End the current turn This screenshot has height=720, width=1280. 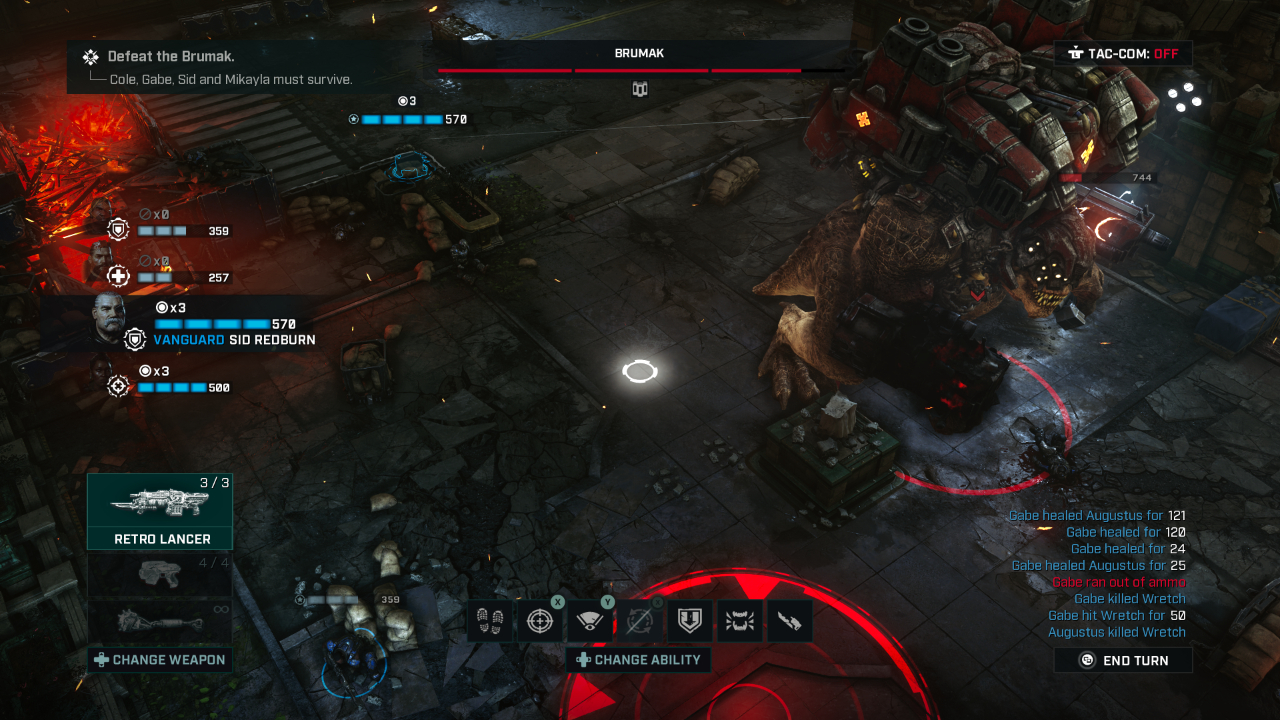coord(1123,660)
